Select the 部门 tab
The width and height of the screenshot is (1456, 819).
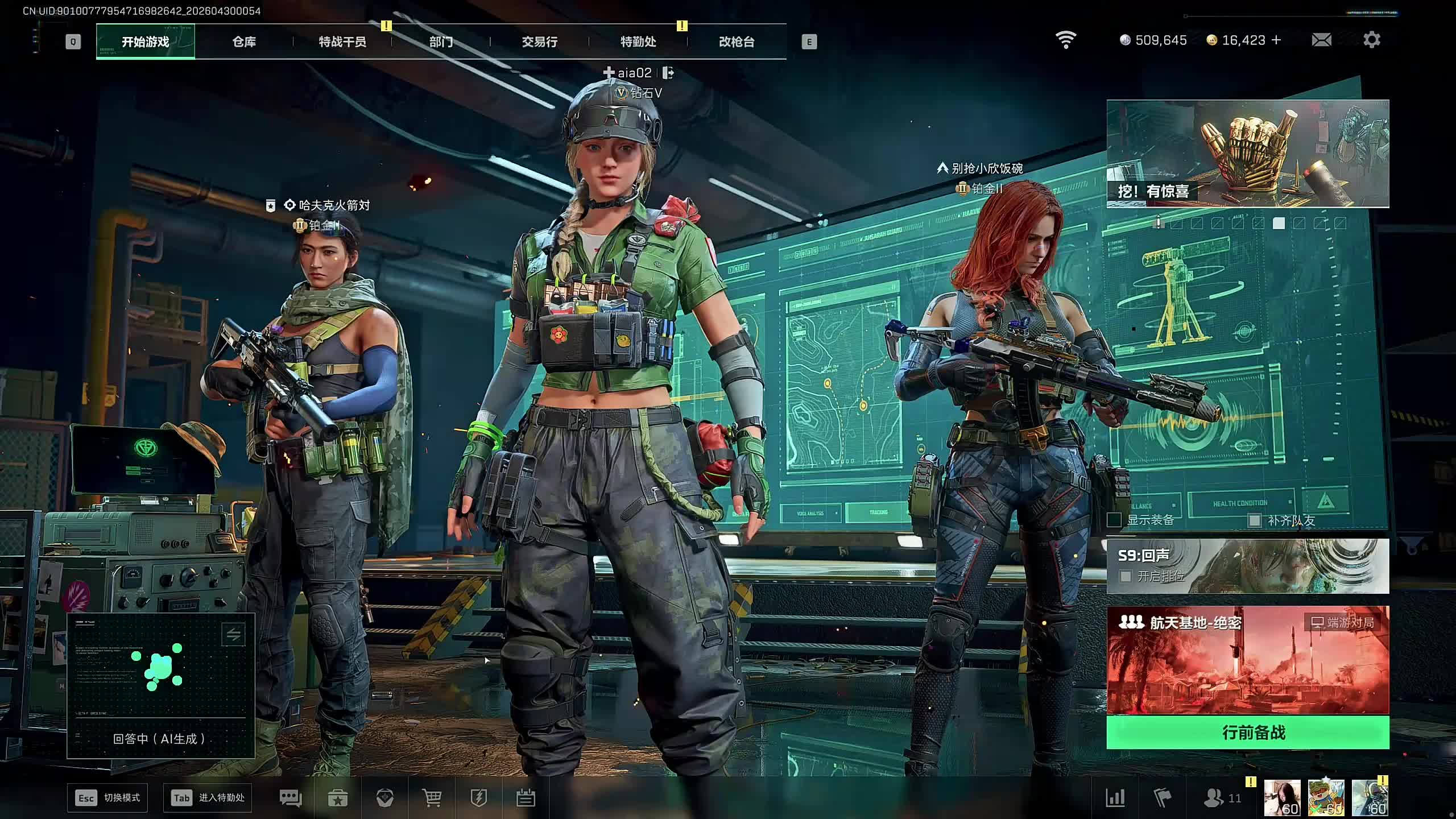click(441, 42)
